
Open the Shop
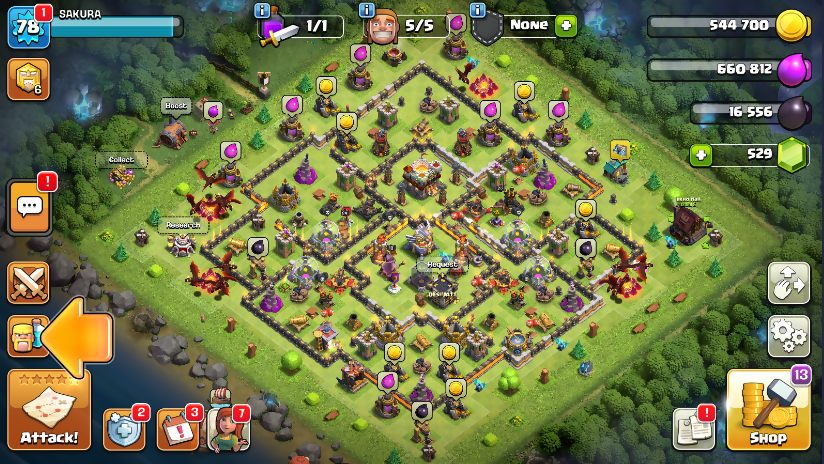(768, 410)
